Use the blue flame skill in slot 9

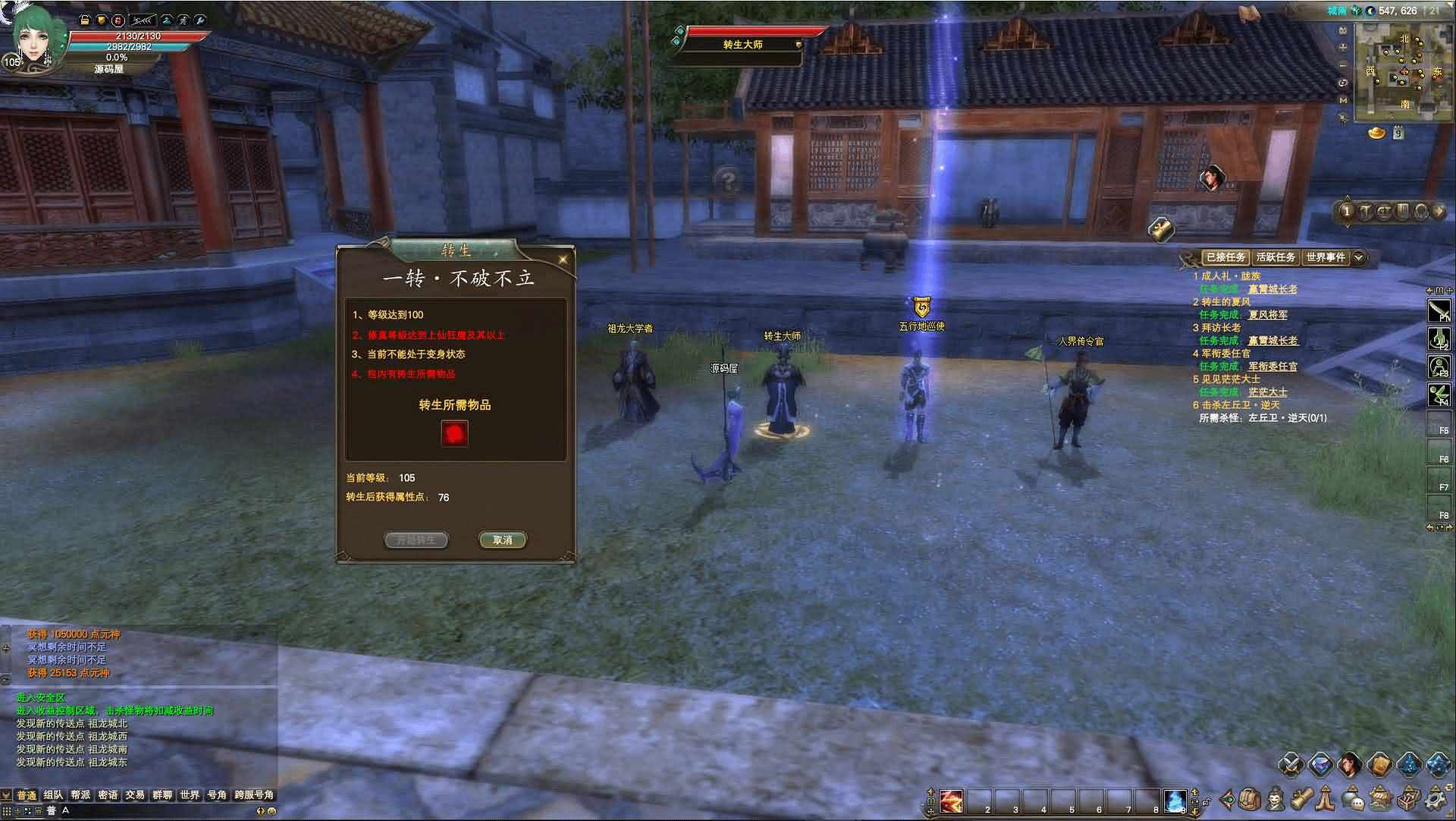1175,801
